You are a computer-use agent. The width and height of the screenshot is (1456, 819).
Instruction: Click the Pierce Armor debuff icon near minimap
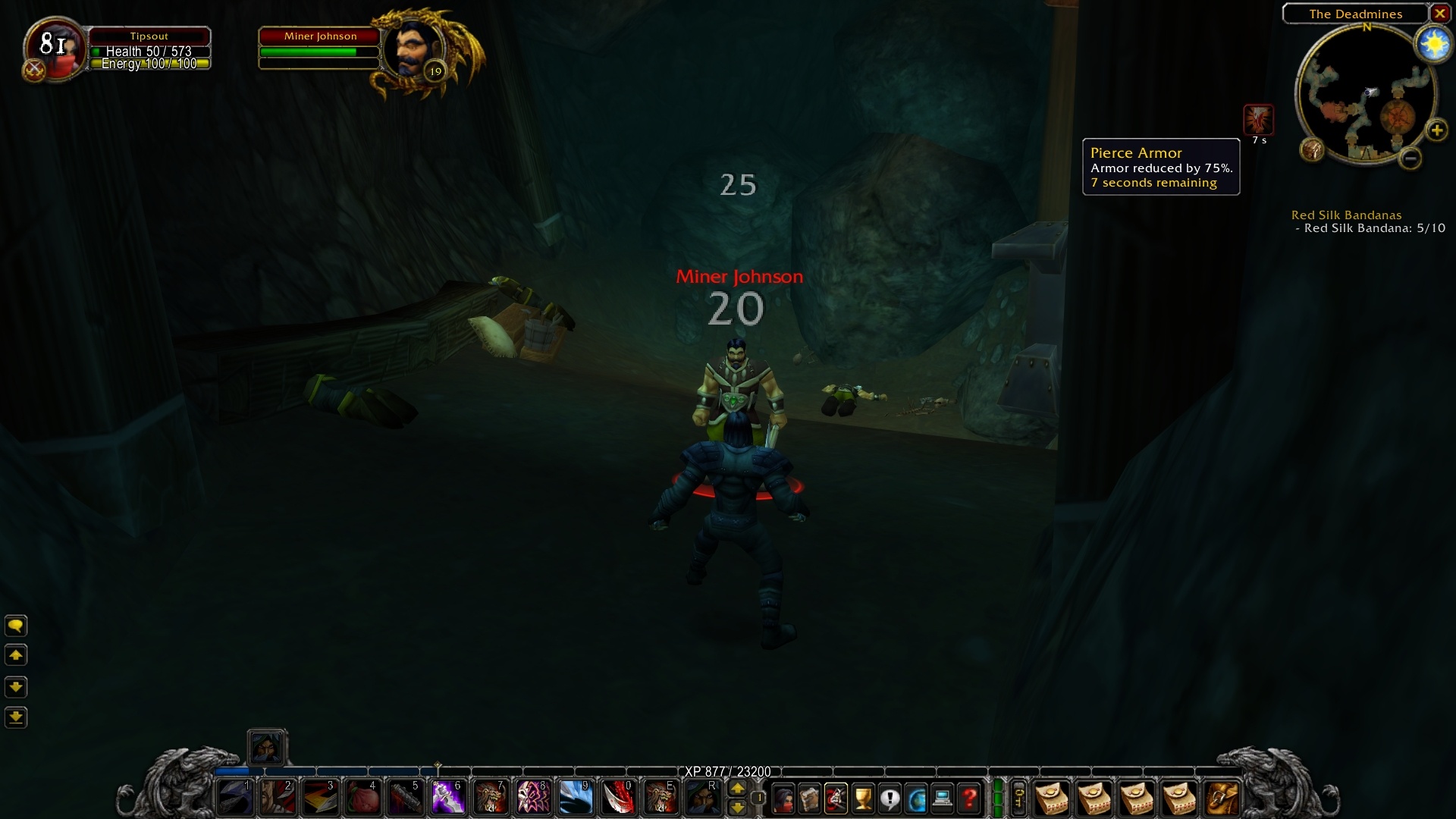click(x=1259, y=119)
